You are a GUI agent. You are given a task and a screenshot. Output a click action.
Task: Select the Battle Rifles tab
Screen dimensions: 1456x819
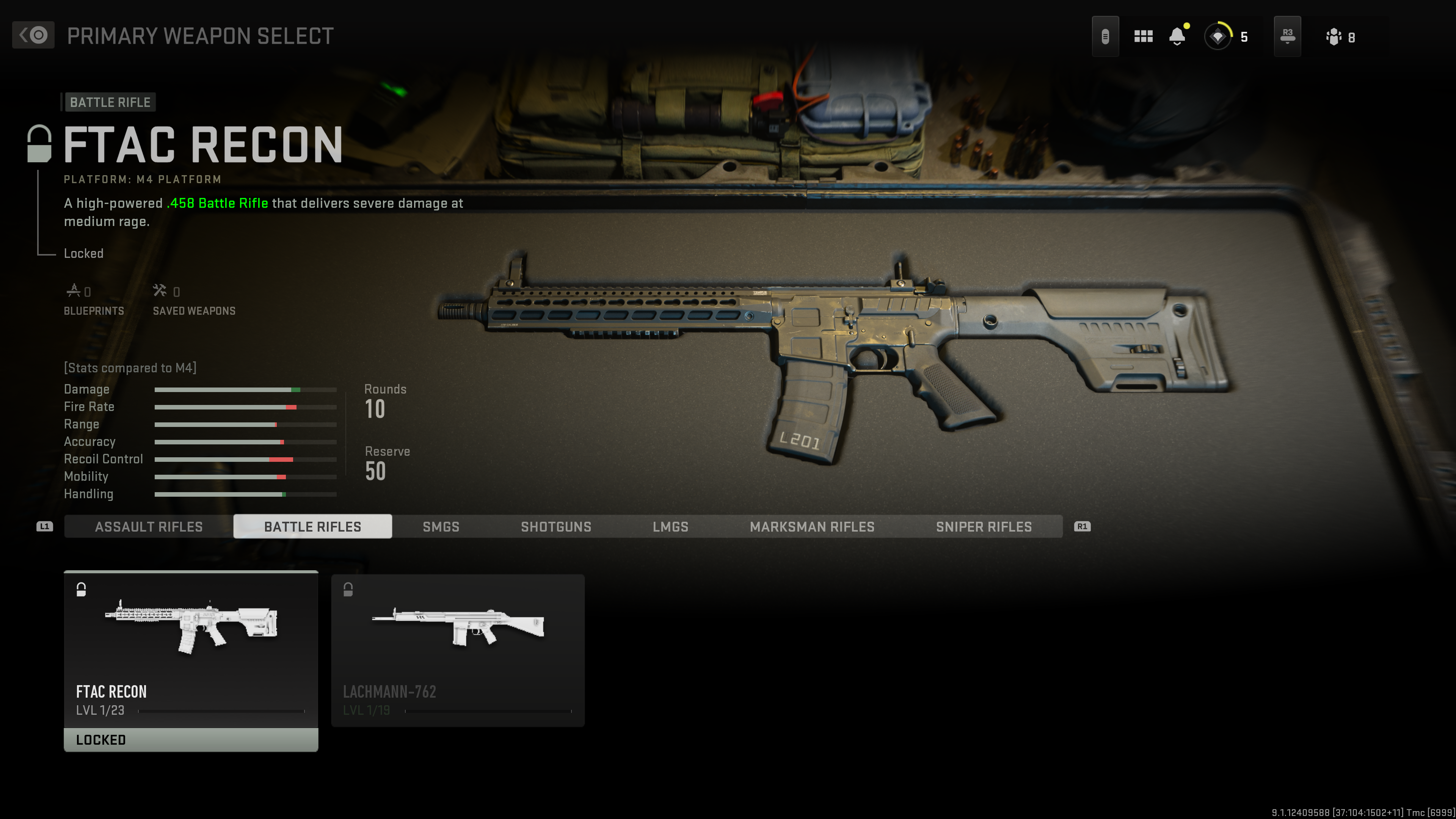(x=312, y=527)
